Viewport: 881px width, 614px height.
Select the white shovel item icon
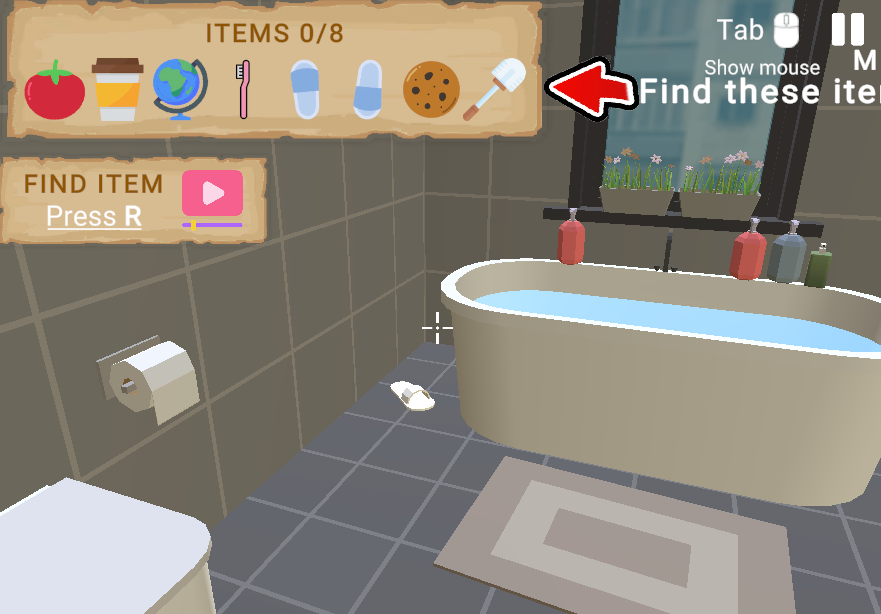pyautogui.click(x=495, y=90)
